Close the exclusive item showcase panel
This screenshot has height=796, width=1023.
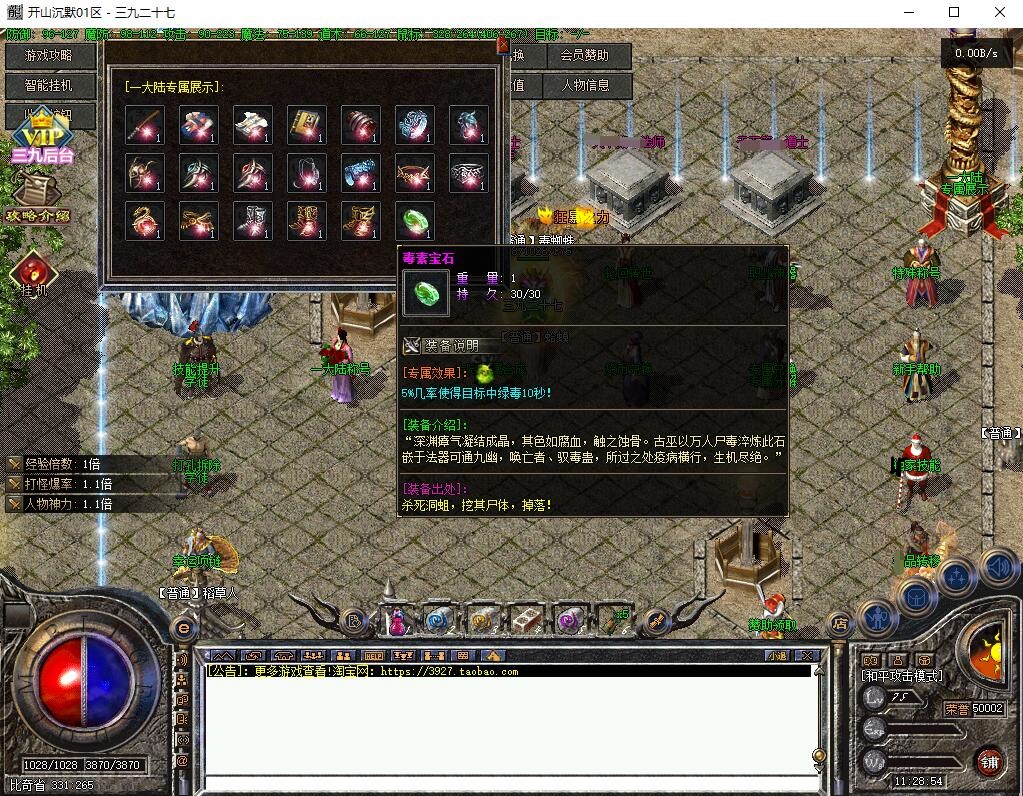pyautogui.click(x=502, y=46)
